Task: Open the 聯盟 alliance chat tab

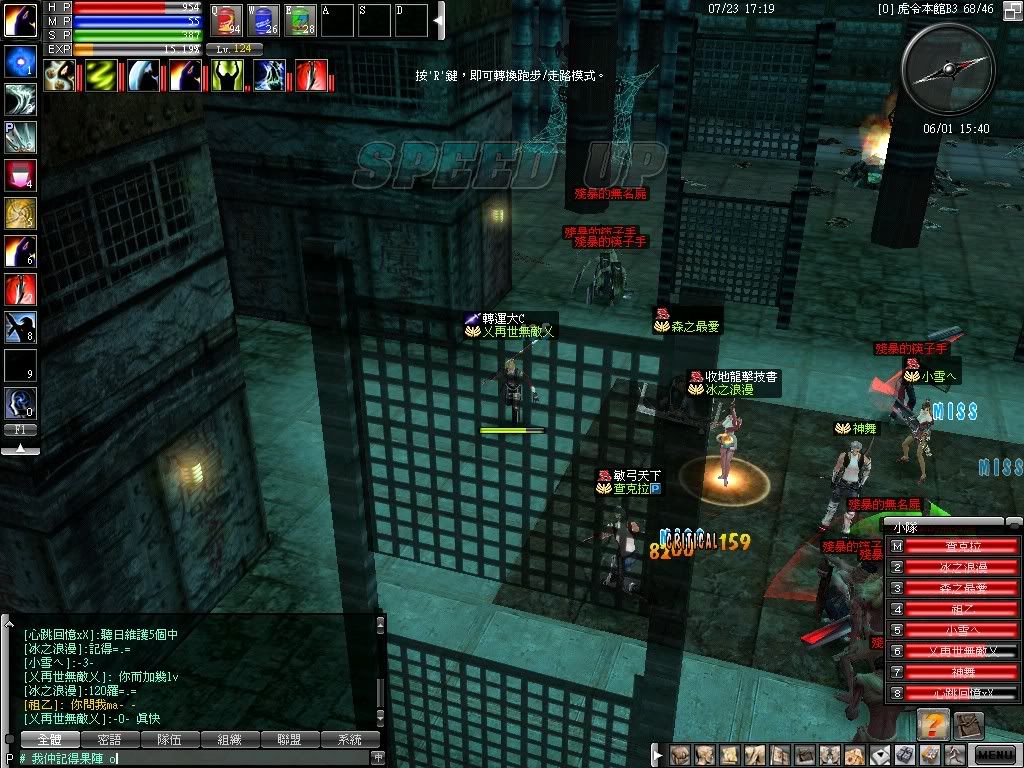Action: point(290,740)
